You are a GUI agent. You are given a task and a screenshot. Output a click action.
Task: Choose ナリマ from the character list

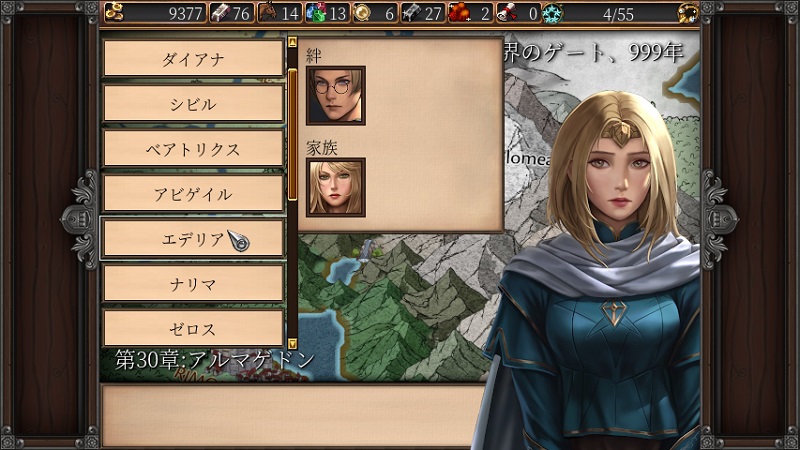193,284
